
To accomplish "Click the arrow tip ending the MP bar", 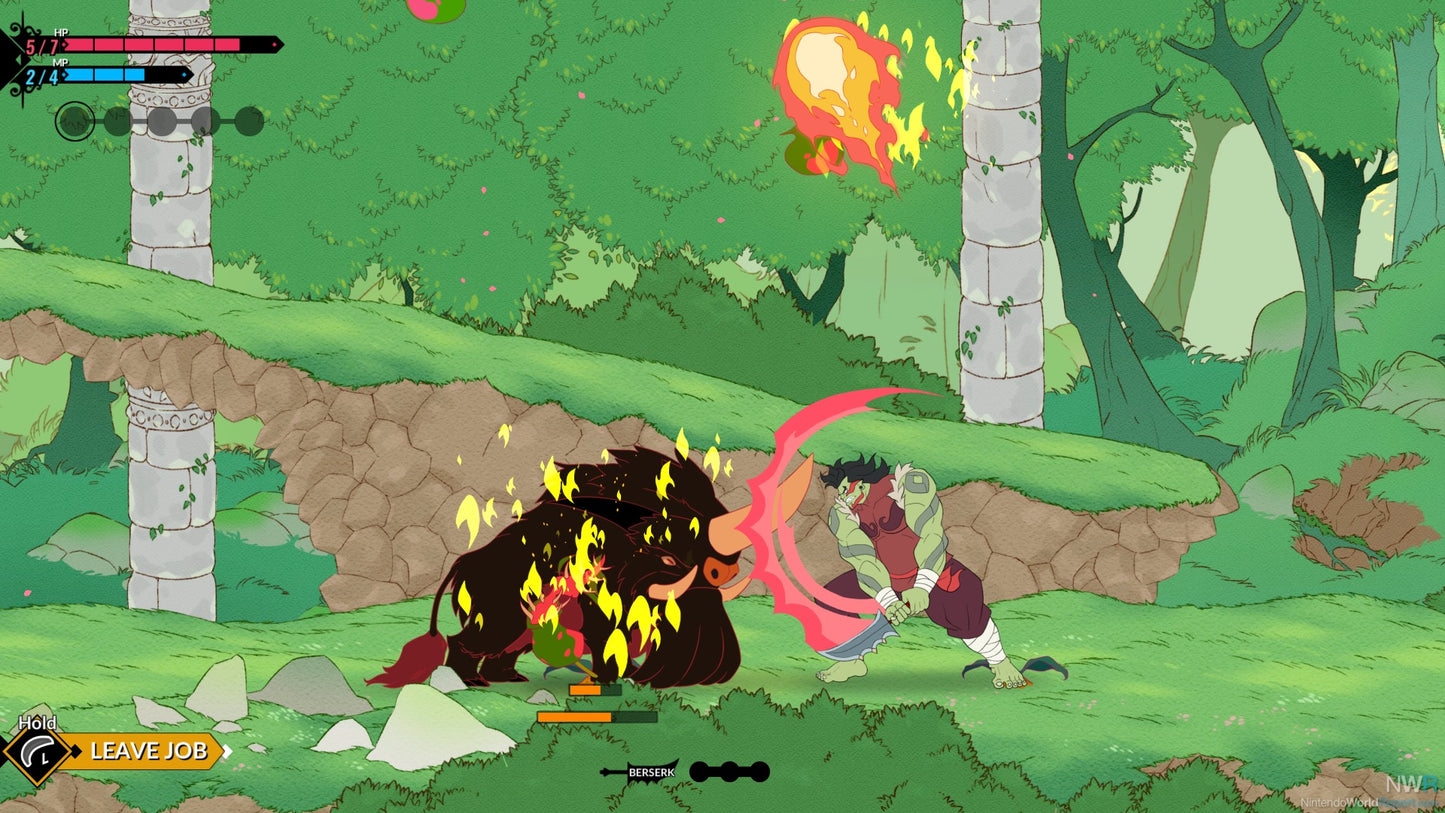I will click(187, 75).
